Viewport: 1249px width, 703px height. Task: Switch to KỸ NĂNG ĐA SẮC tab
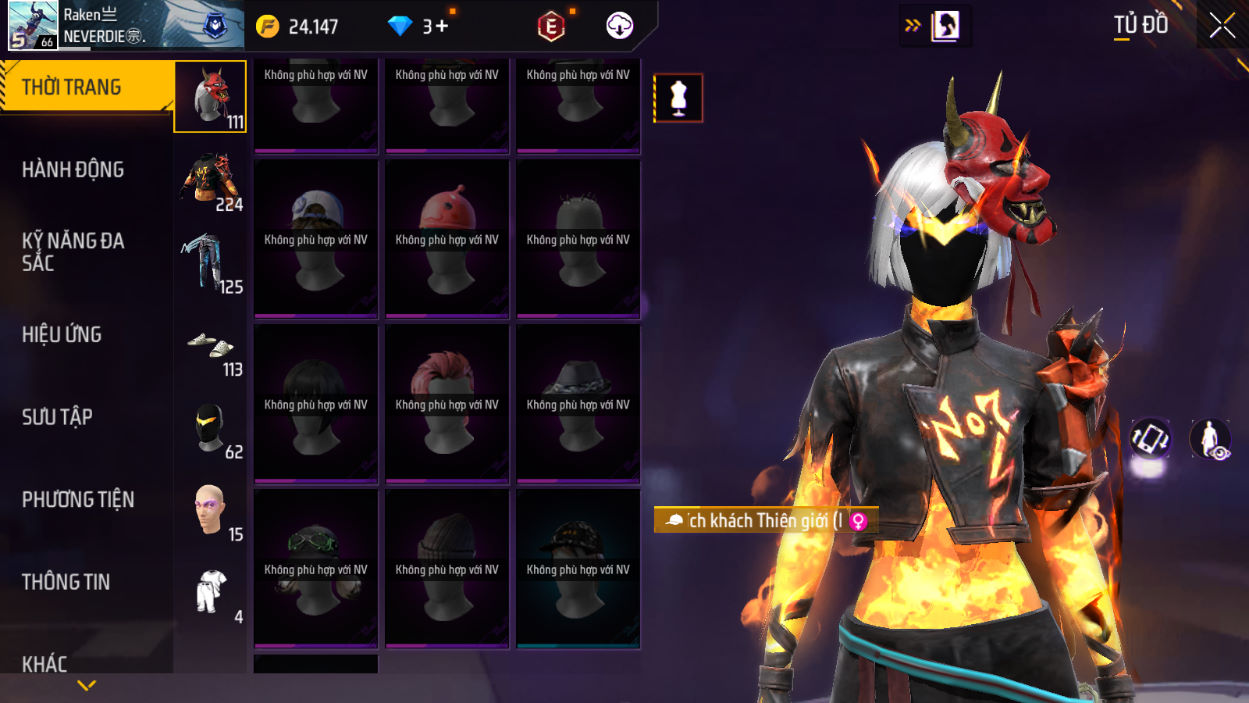pyautogui.click(x=73, y=252)
